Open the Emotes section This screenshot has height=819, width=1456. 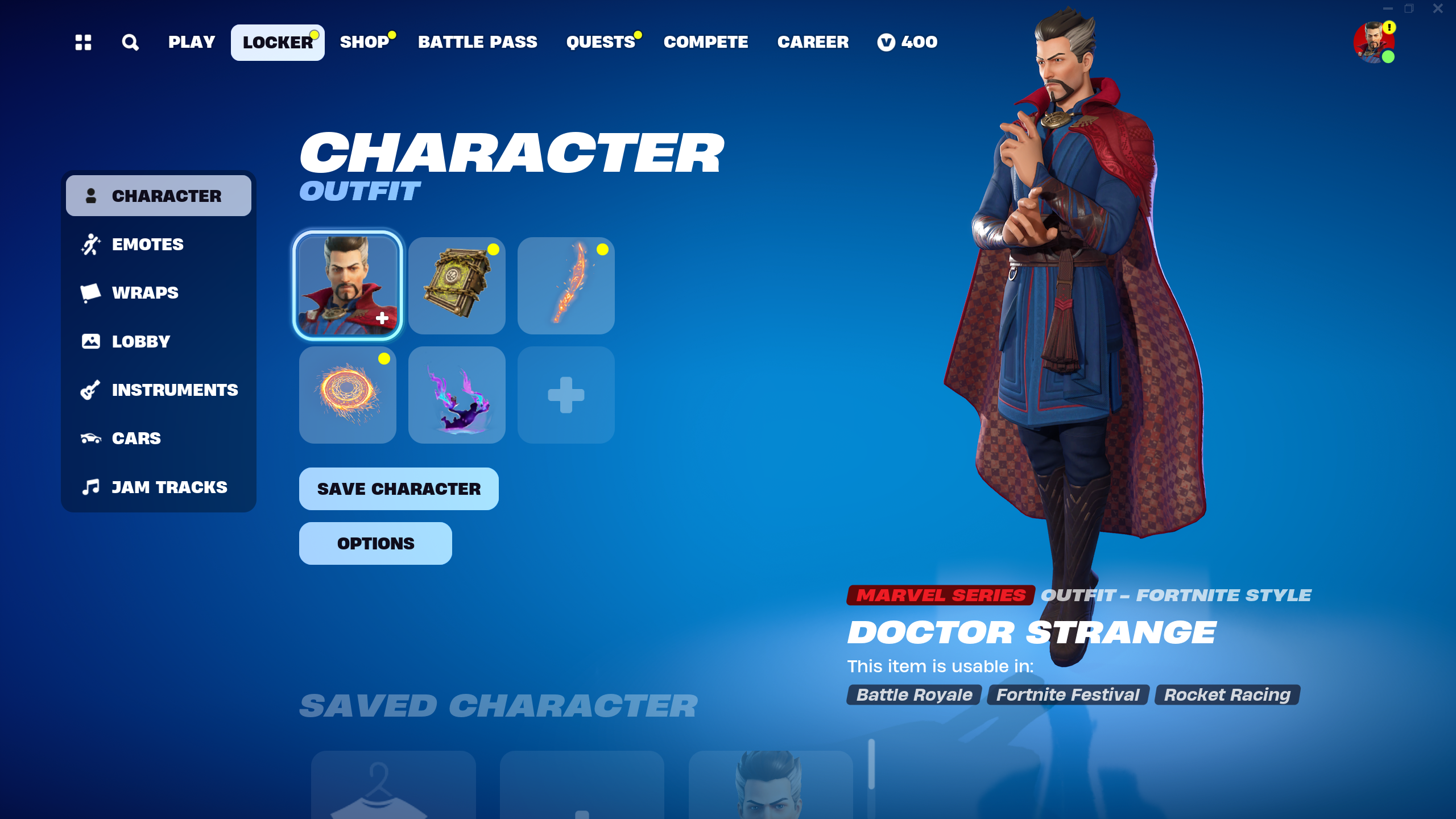point(147,244)
